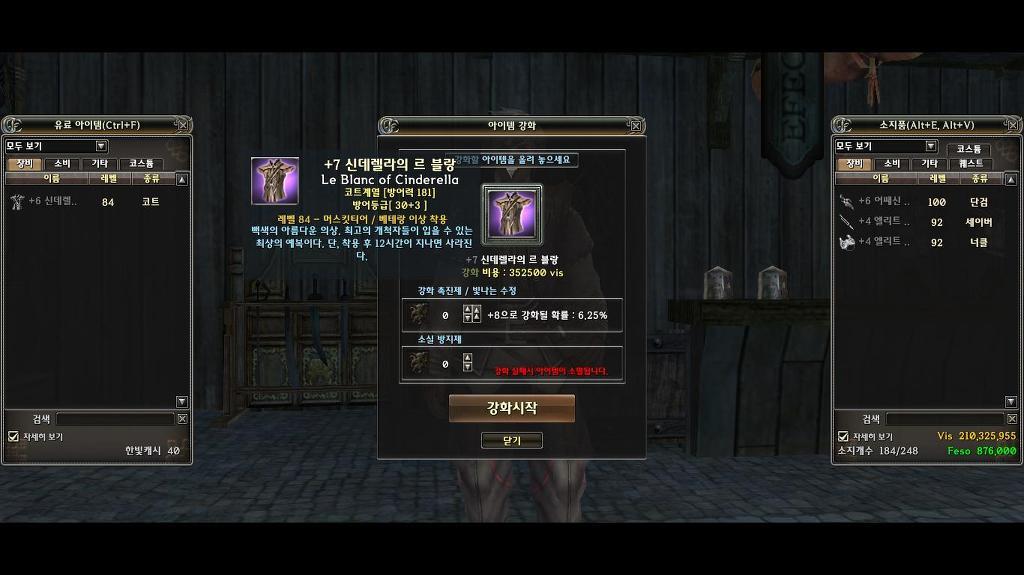This screenshot has height=575, width=1024.
Task: Open the 모두 보기 dropdown in 소지품
Action: tap(930, 146)
